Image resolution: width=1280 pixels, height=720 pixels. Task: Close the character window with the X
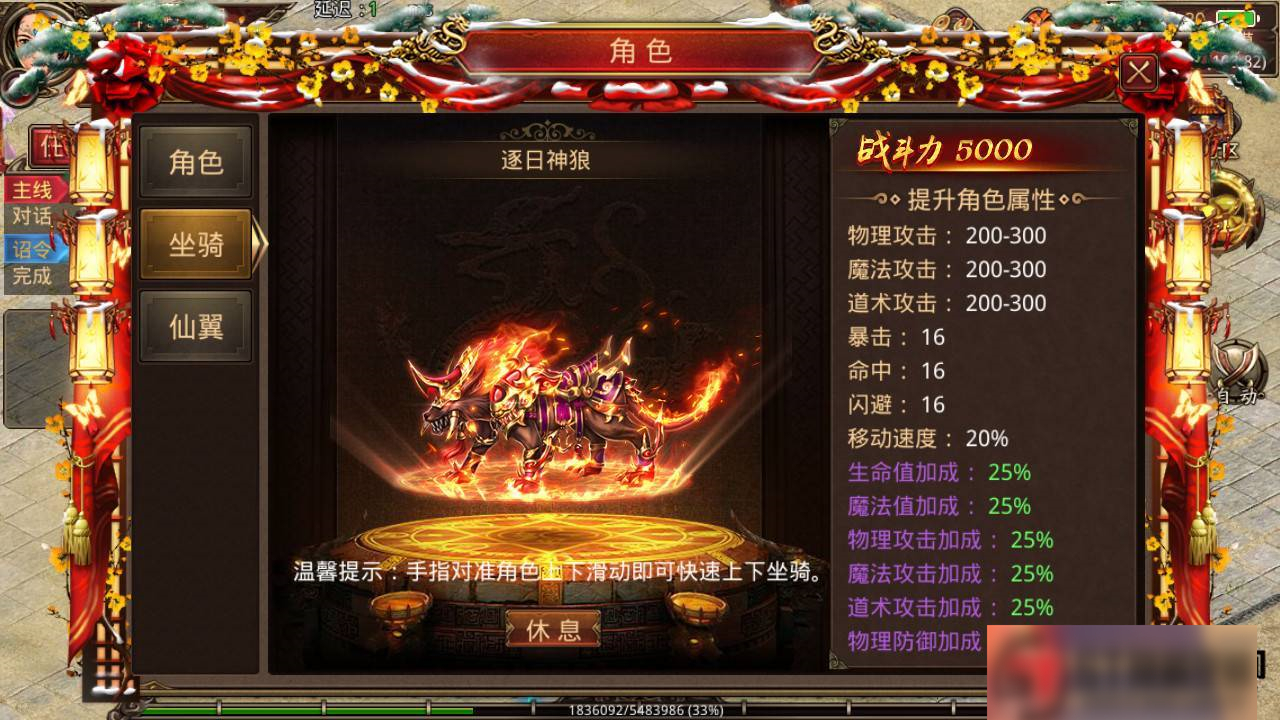1138,72
